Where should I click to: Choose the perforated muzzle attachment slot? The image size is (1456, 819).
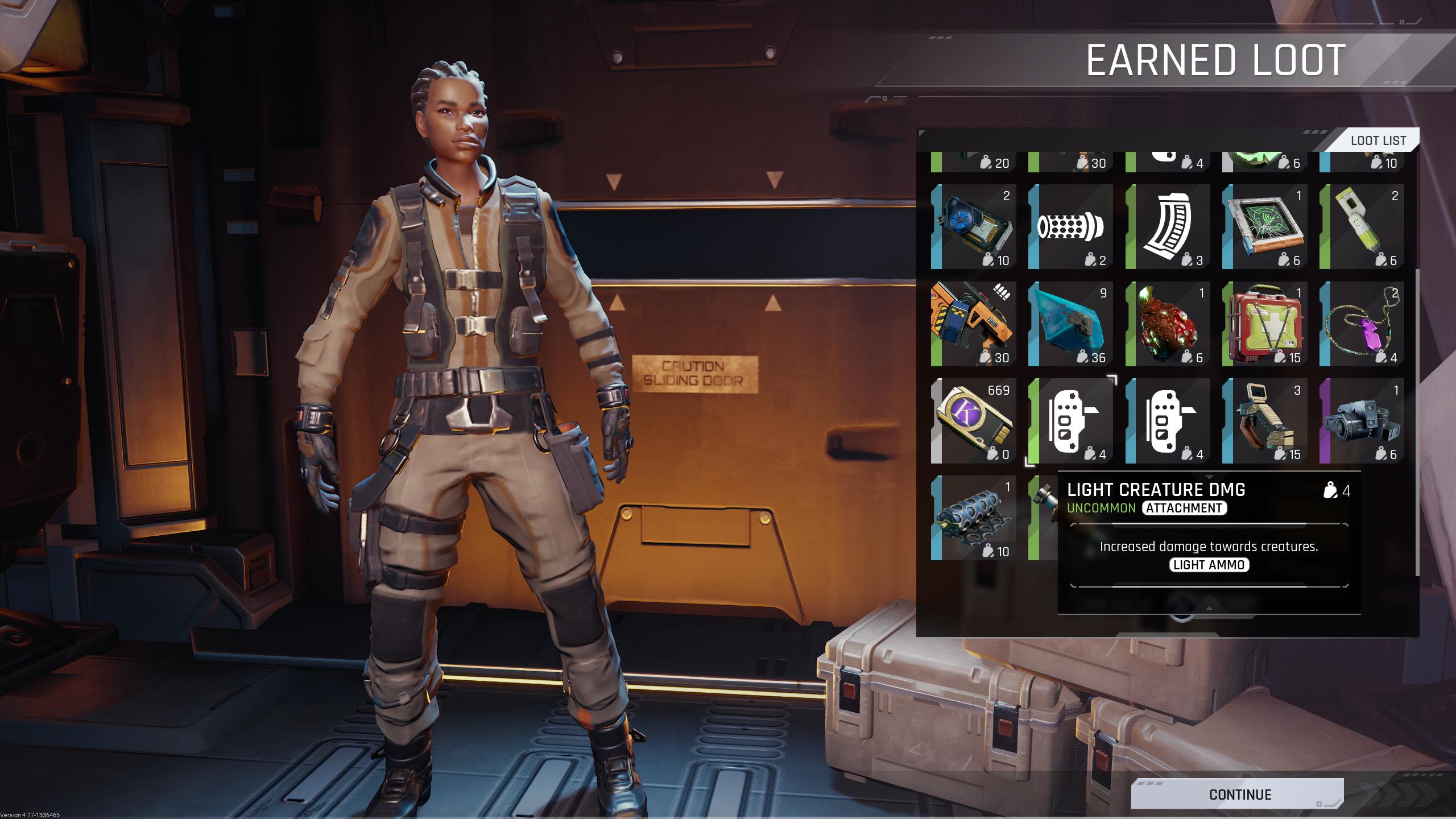click(1070, 226)
